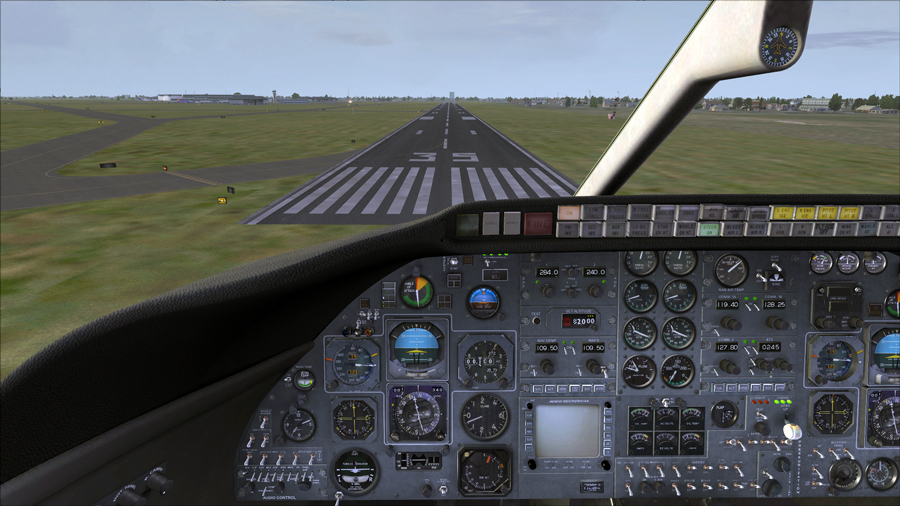Select the angle of attack indicator
This screenshot has height=506, width=900.
(x=417, y=292)
